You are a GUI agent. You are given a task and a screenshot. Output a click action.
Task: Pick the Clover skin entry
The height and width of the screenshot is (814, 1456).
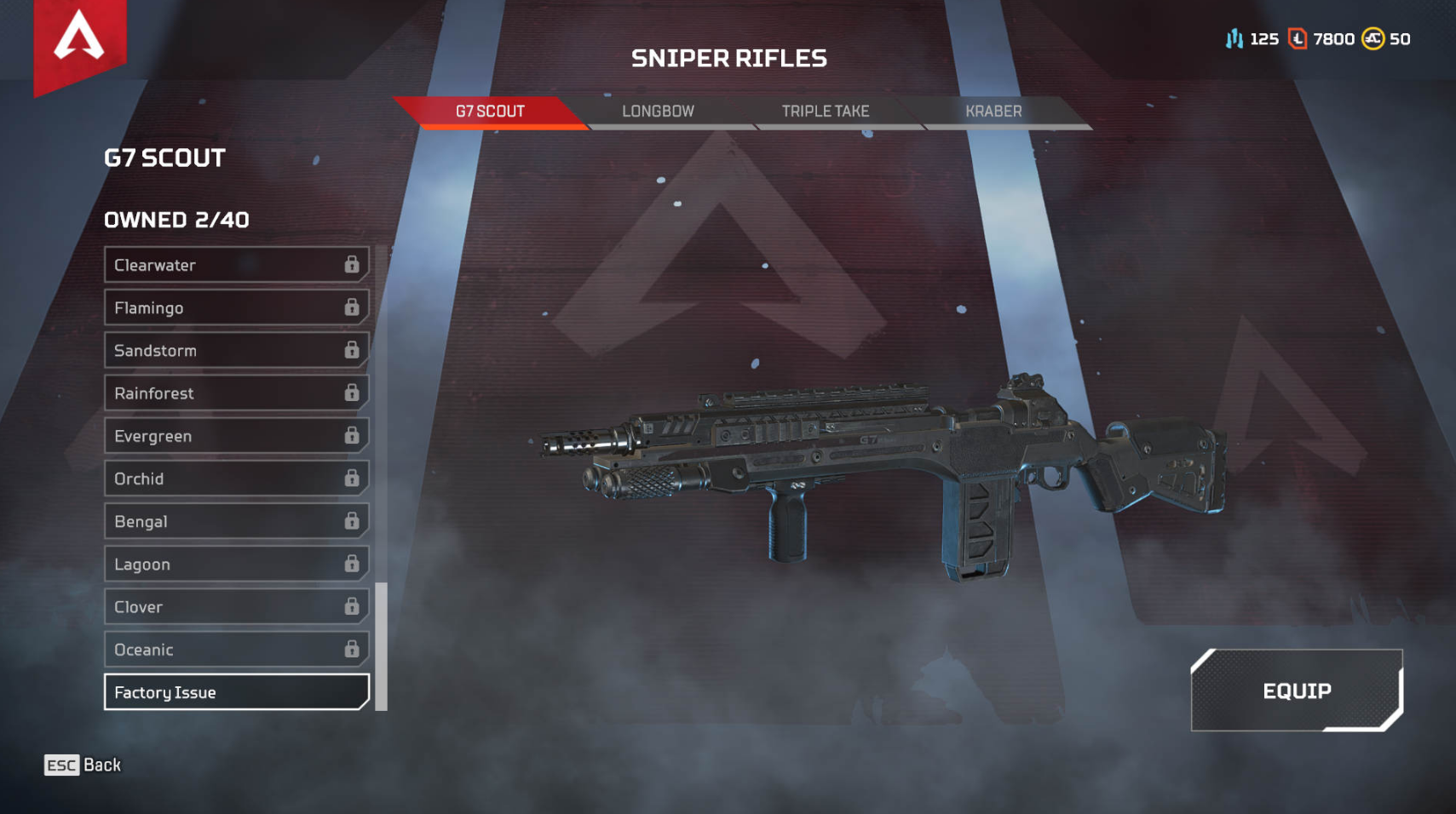click(236, 606)
